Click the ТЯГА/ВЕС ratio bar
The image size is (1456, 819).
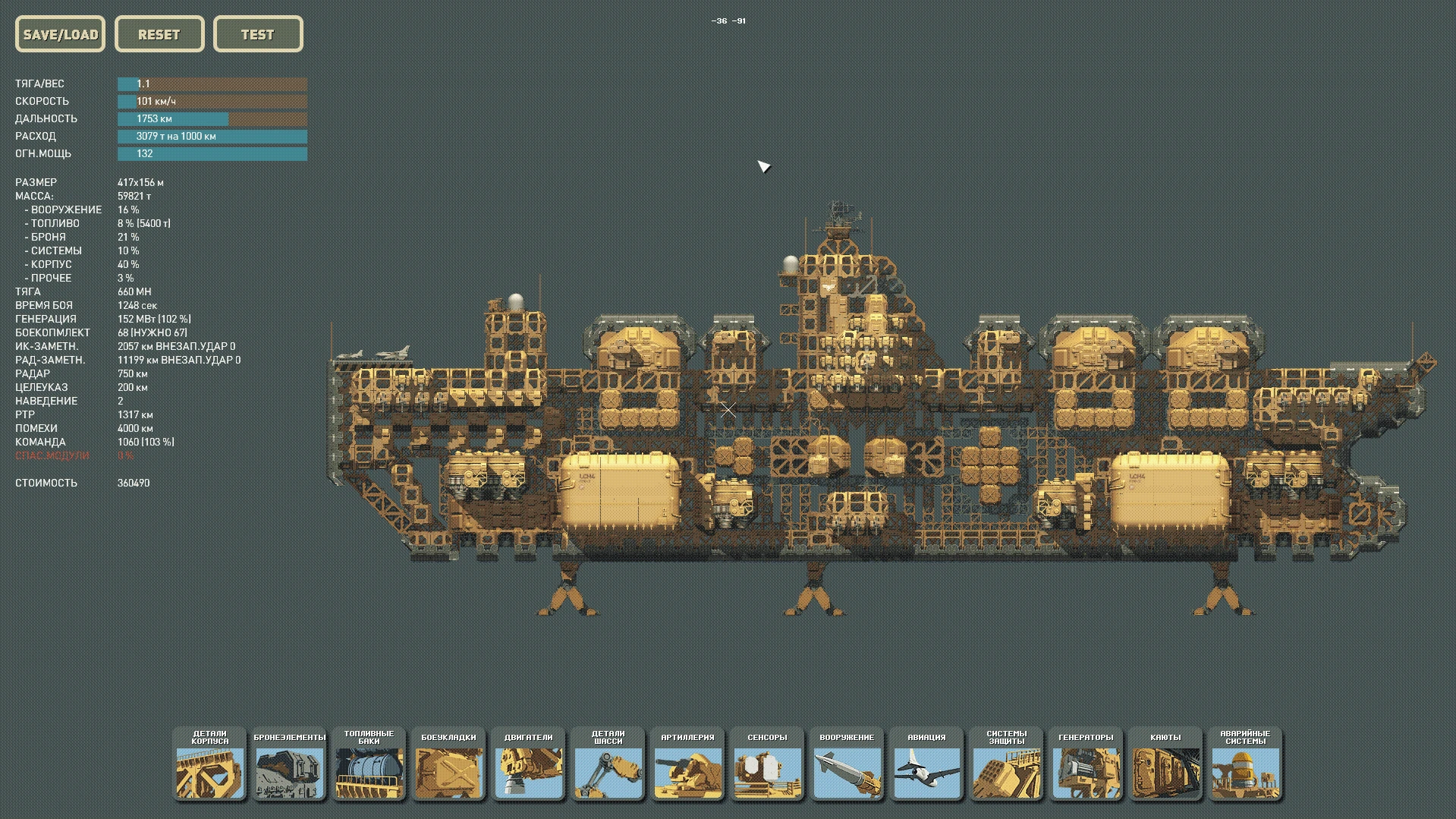pos(212,83)
